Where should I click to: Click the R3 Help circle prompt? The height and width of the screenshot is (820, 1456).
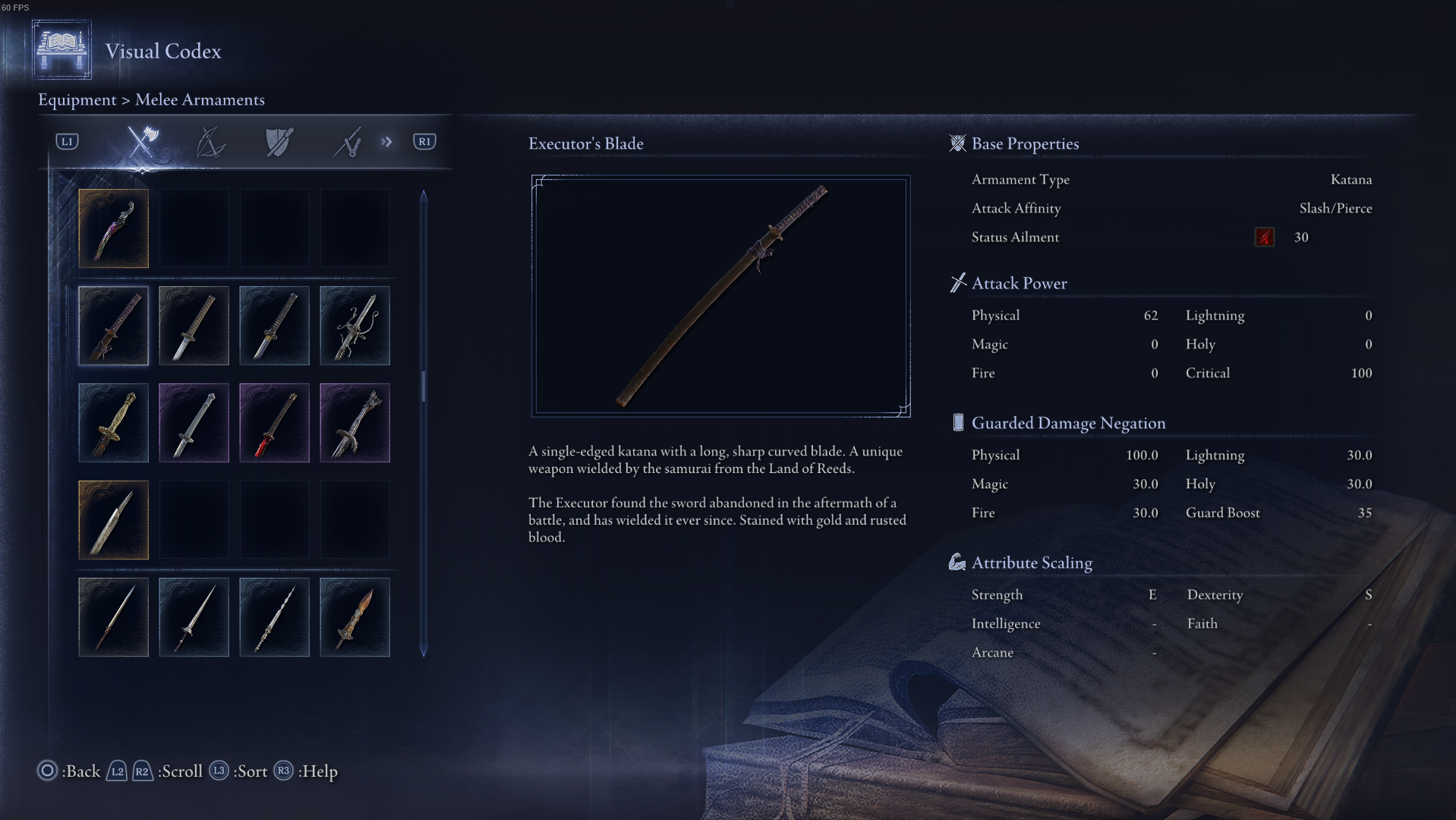coord(284,771)
